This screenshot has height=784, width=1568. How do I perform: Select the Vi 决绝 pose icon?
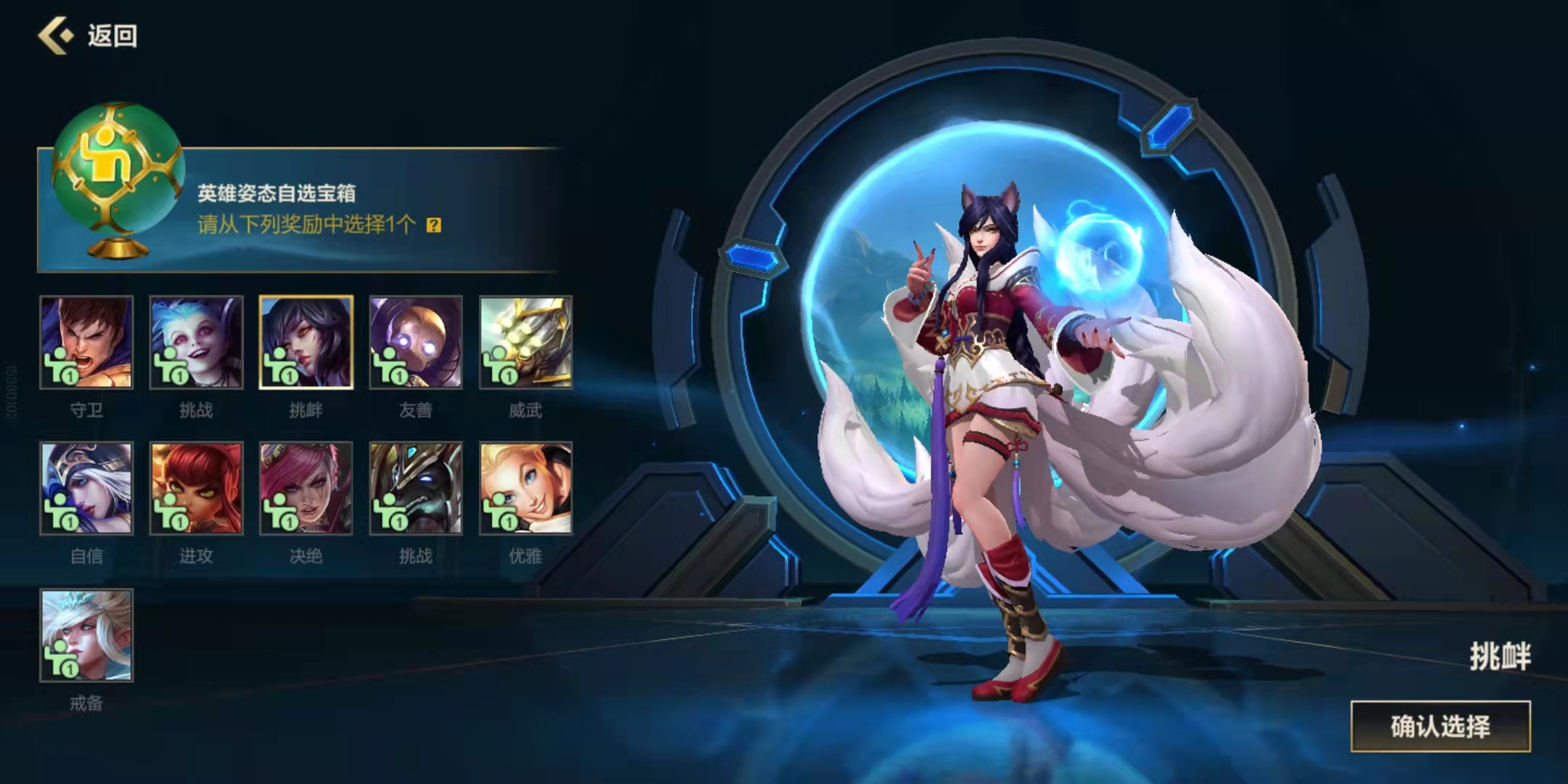tap(305, 490)
